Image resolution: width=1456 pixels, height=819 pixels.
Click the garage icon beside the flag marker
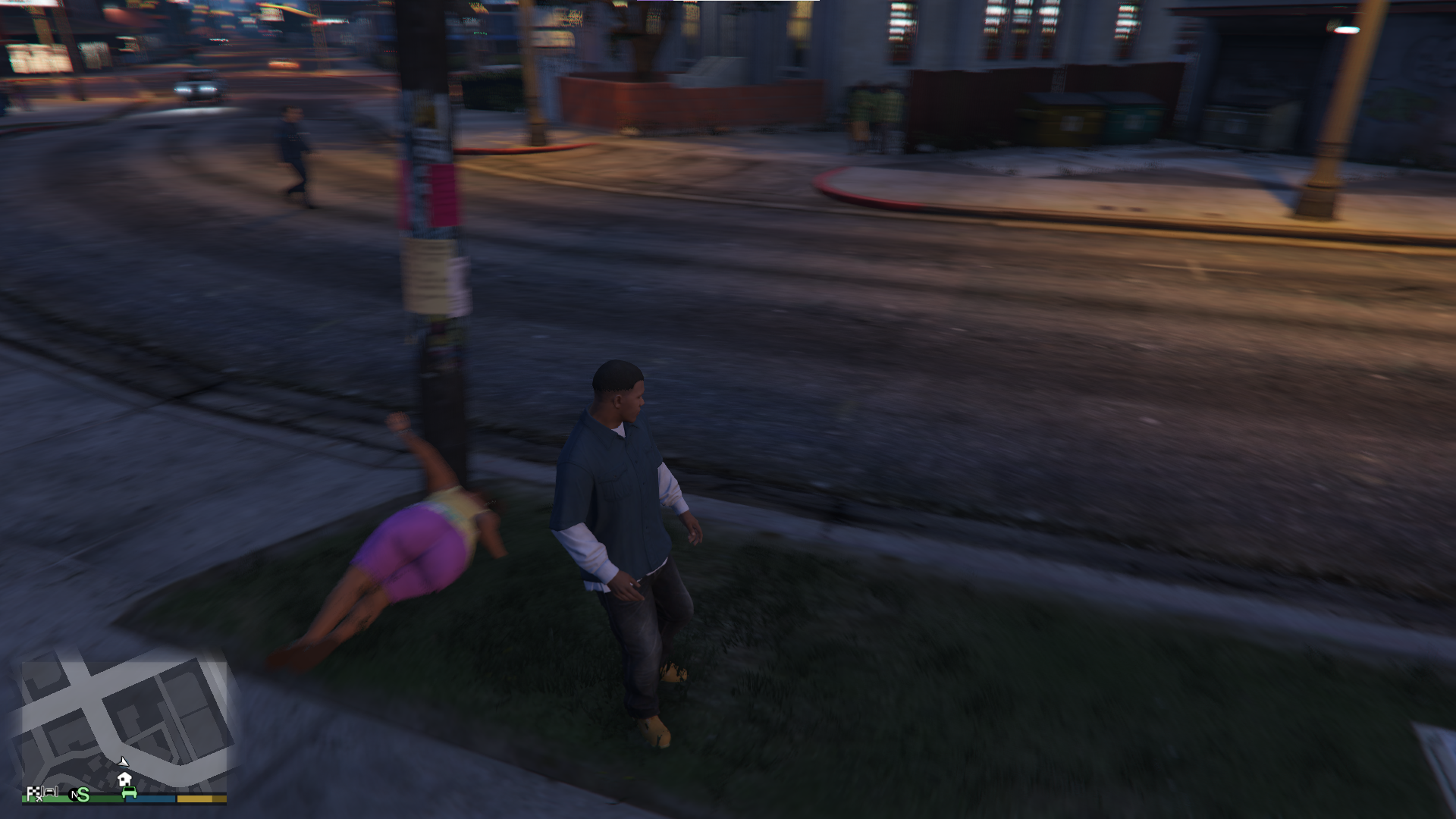point(49,792)
